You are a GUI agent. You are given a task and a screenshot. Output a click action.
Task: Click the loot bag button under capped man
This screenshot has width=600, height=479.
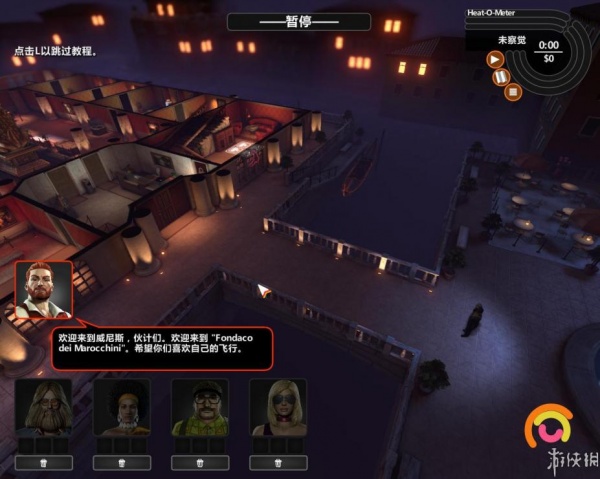[200, 463]
